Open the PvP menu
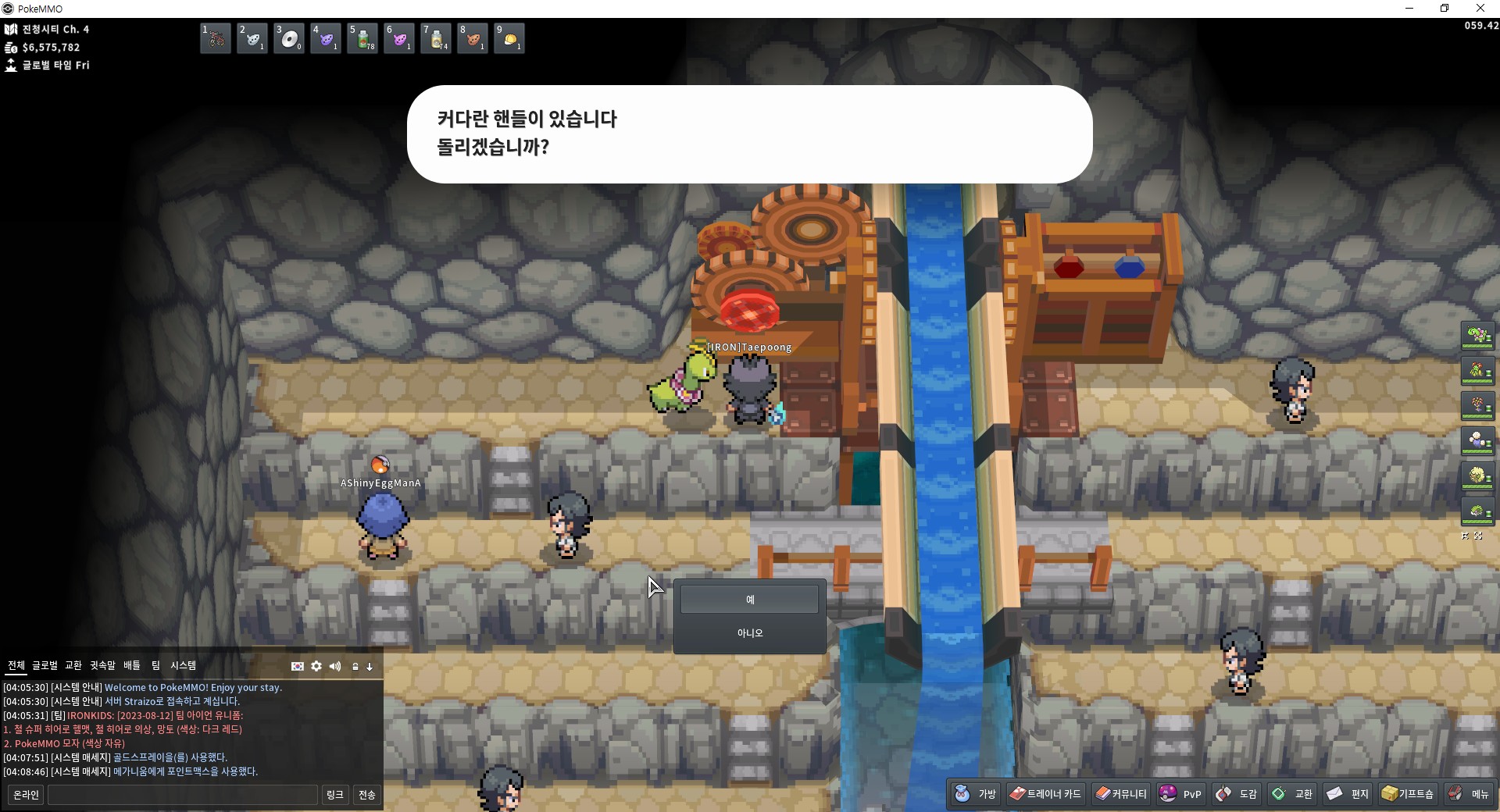The height and width of the screenshot is (812, 1500). coord(1180,794)
